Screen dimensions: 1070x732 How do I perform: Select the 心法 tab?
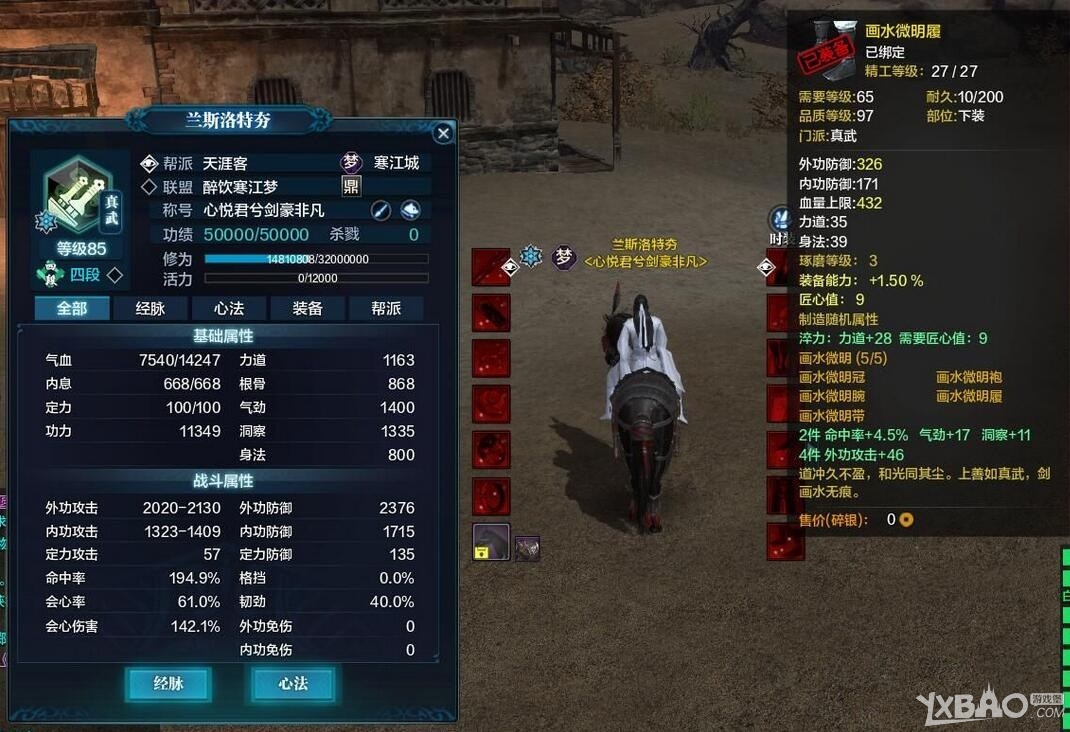[229, 308]
